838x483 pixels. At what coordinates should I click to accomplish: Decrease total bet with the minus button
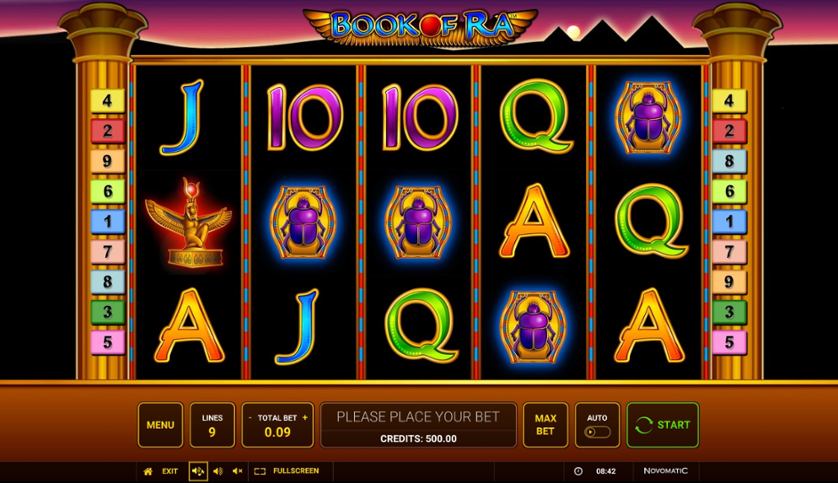[x=250, y=417]
